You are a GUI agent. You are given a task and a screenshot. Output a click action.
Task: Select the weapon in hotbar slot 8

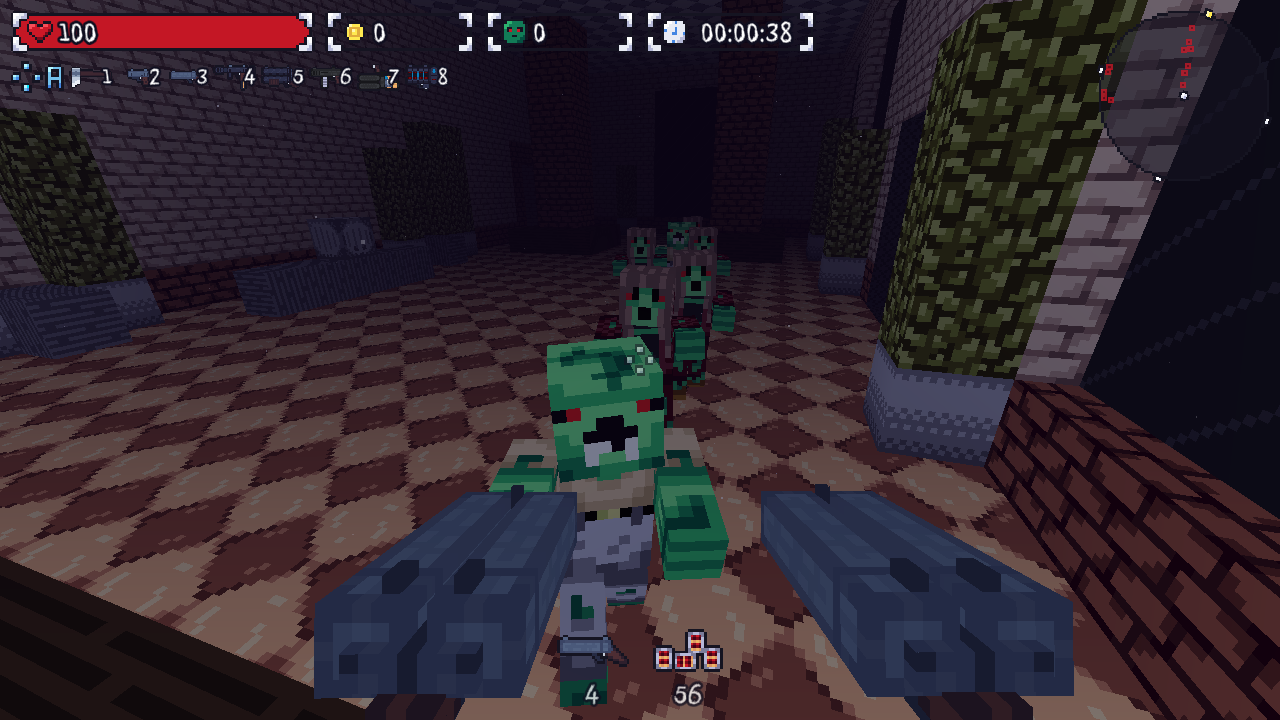(417, 76)
